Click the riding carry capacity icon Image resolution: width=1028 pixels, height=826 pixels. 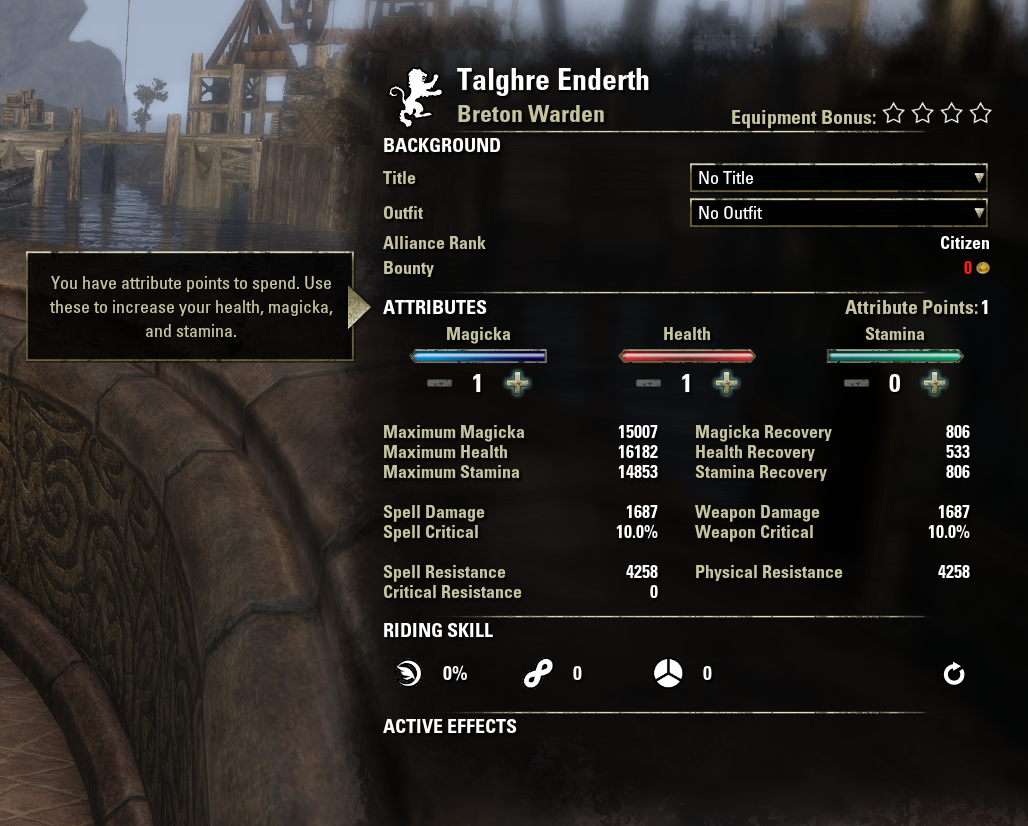[x=667, y=674]
